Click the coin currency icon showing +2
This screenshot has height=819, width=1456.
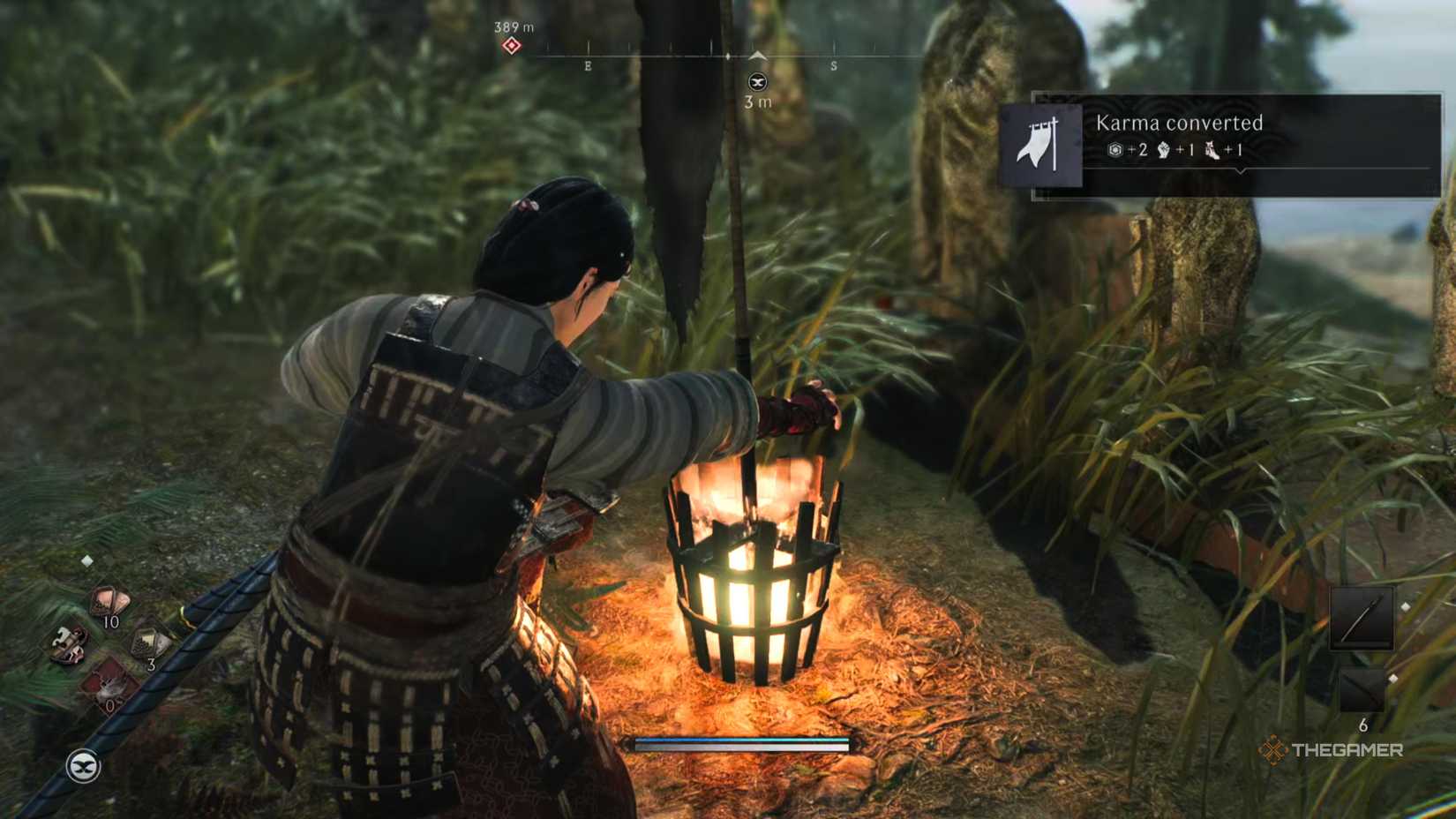[x=1115, y=150]
